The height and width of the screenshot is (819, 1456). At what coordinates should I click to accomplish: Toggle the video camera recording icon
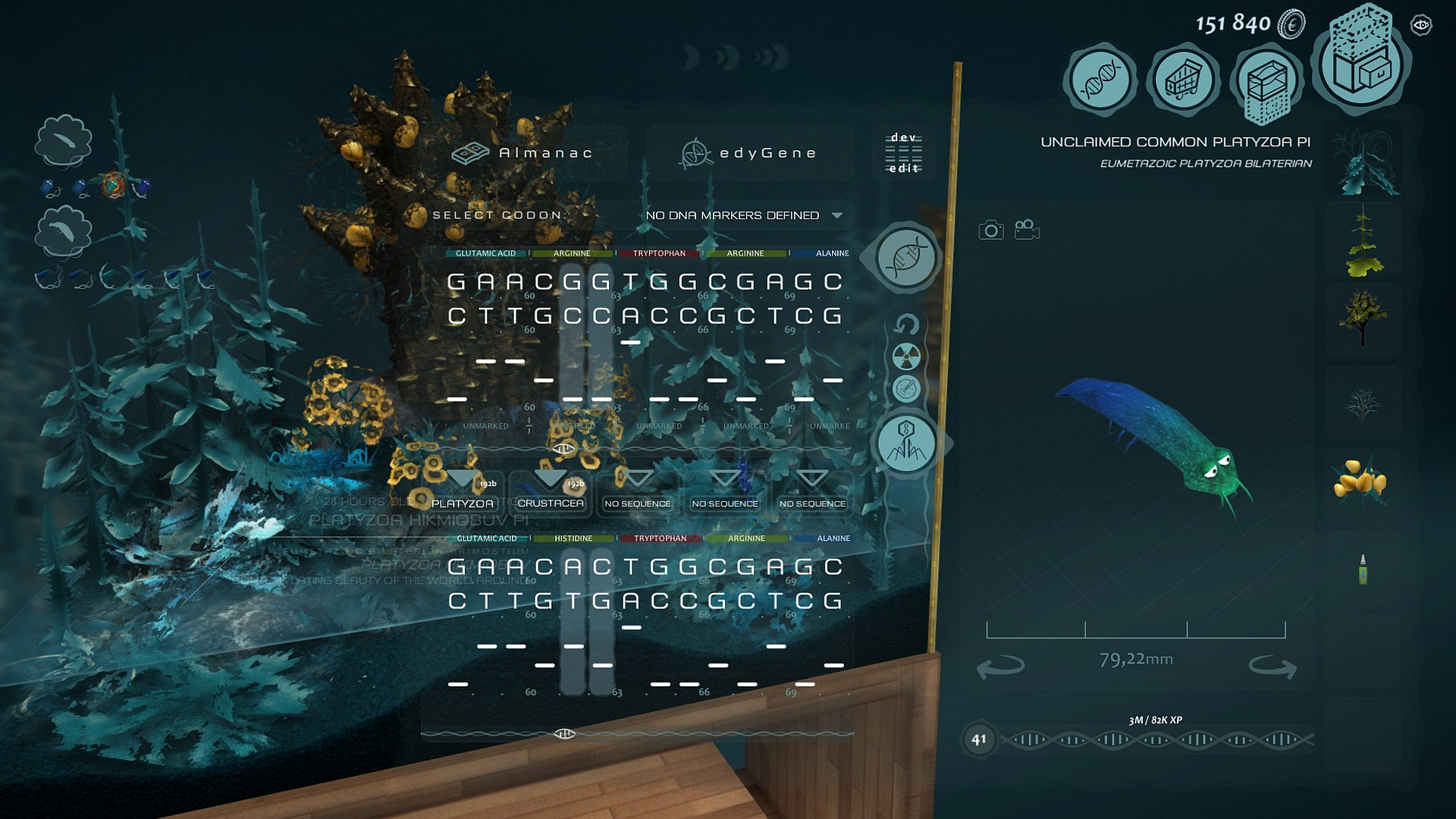click(1028, 229)
